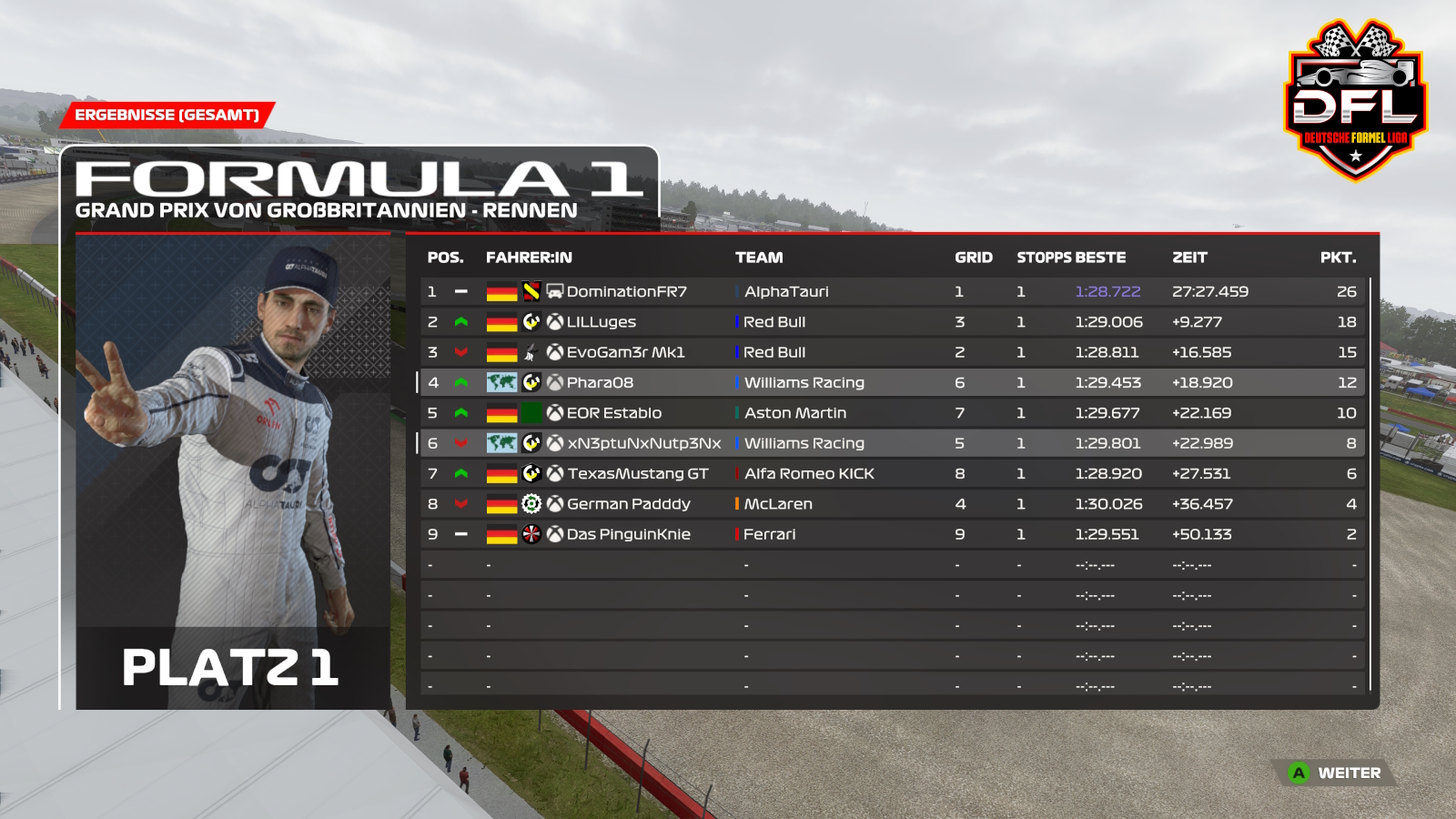Select the EOR Establo driver row
This screenshot has width=1456, height=819.
[614, 413]
